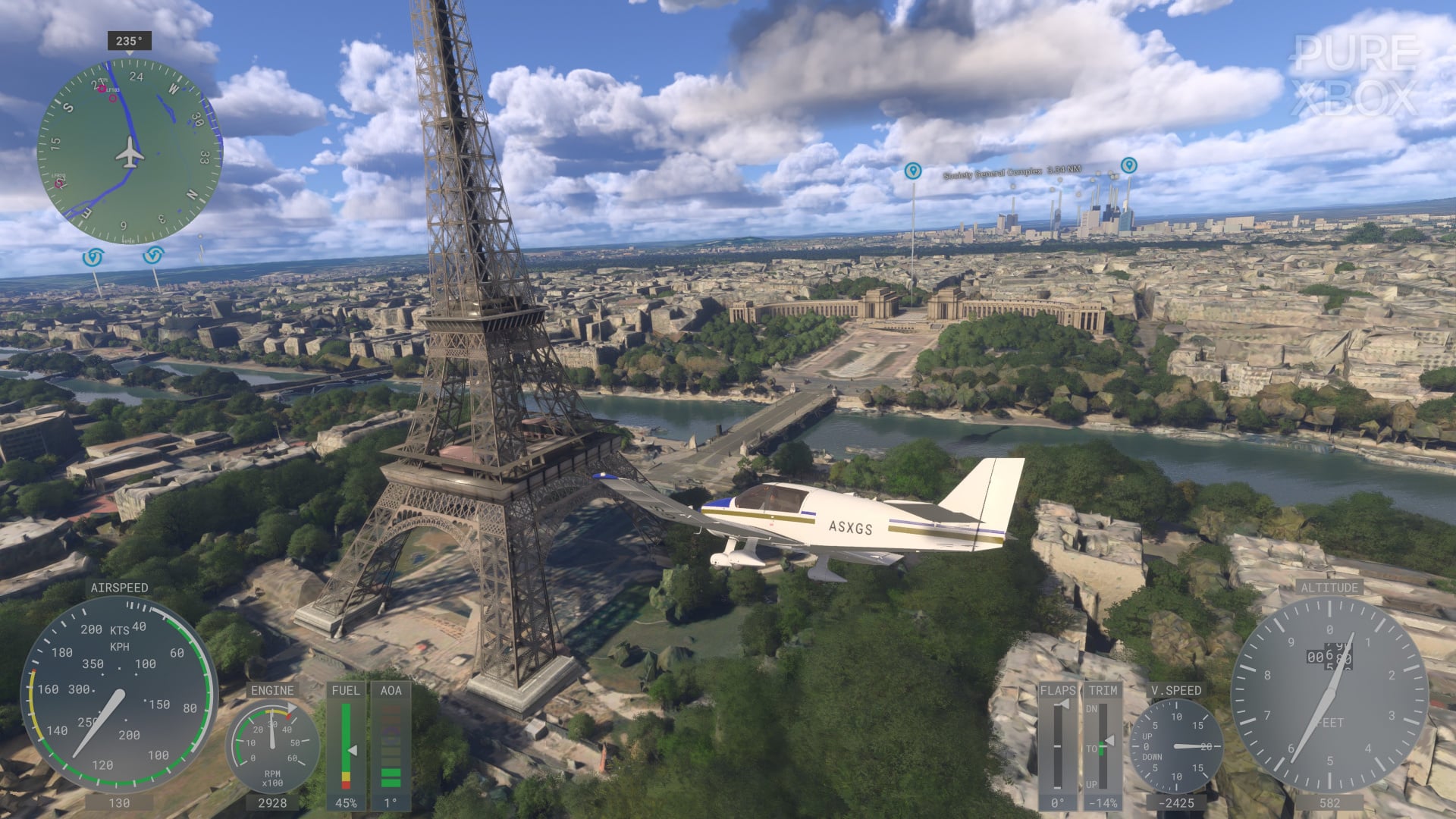Viewport: 1456px width, 819px height.
Task: Select the LF103 airport marker on the minimap
Action: tap(103, 89)
